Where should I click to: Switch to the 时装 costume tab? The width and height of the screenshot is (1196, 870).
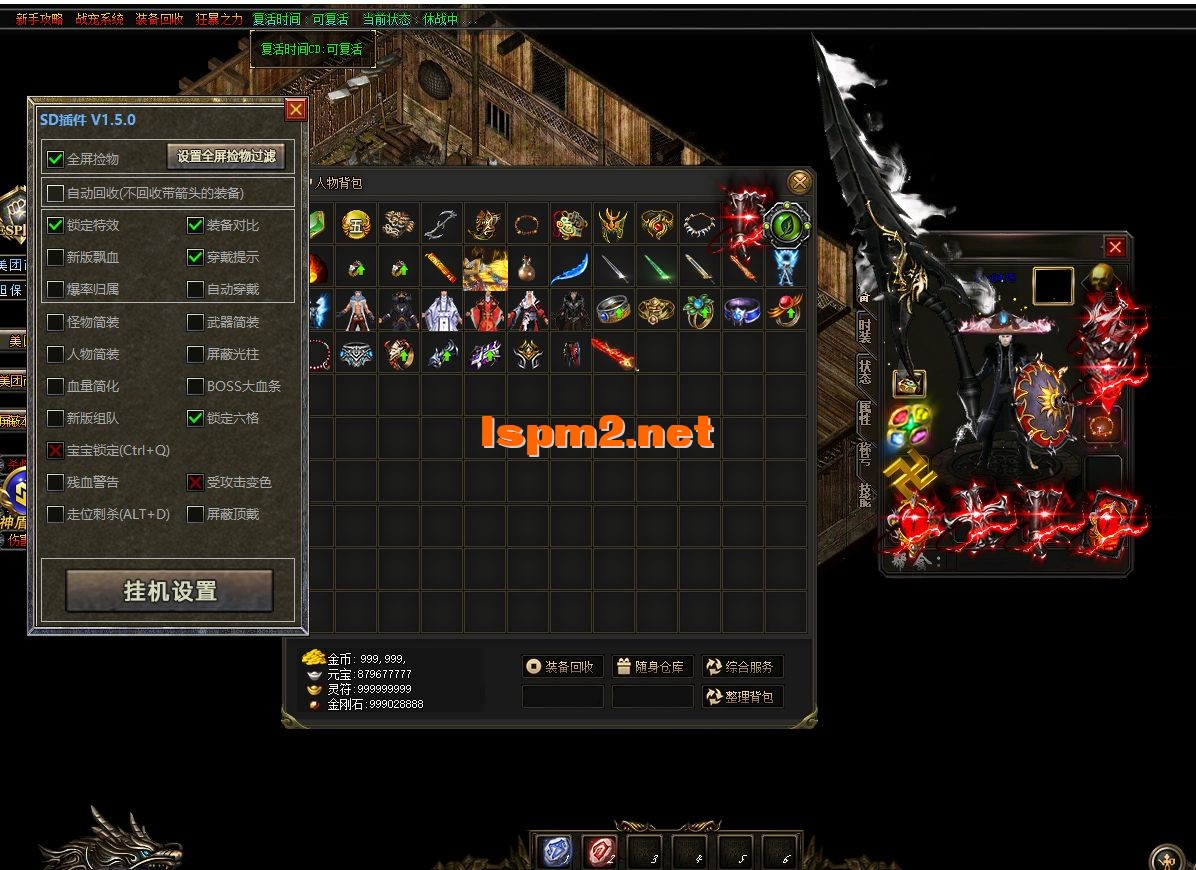(864, 328)
